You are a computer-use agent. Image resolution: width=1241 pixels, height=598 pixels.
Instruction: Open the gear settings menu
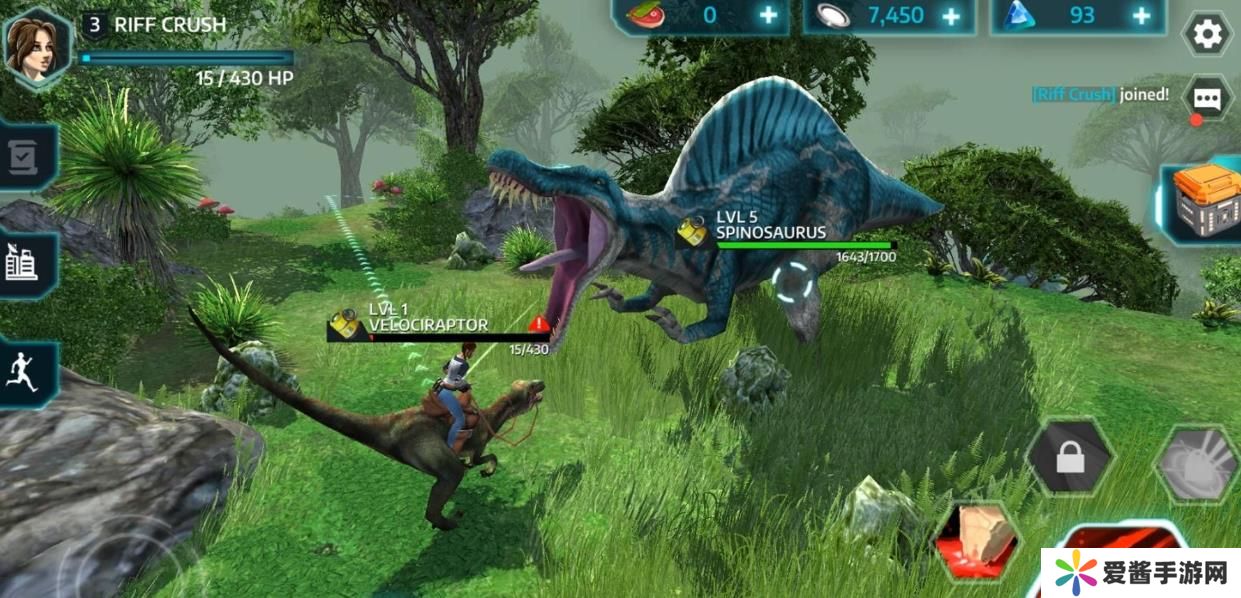click(1208, 35)
